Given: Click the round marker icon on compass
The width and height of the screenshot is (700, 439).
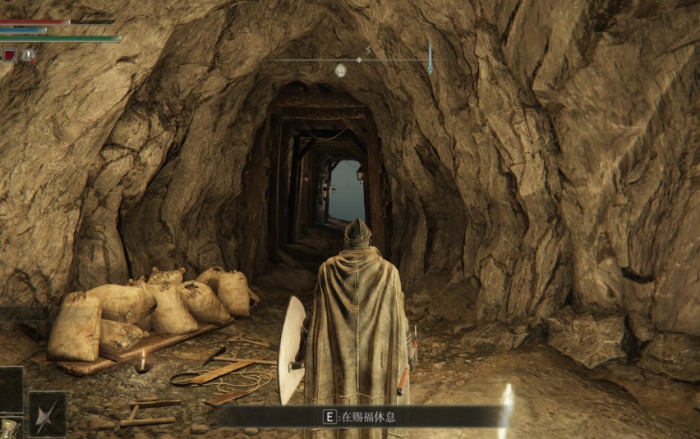Looking at the screenshot, I should [340, 70].
